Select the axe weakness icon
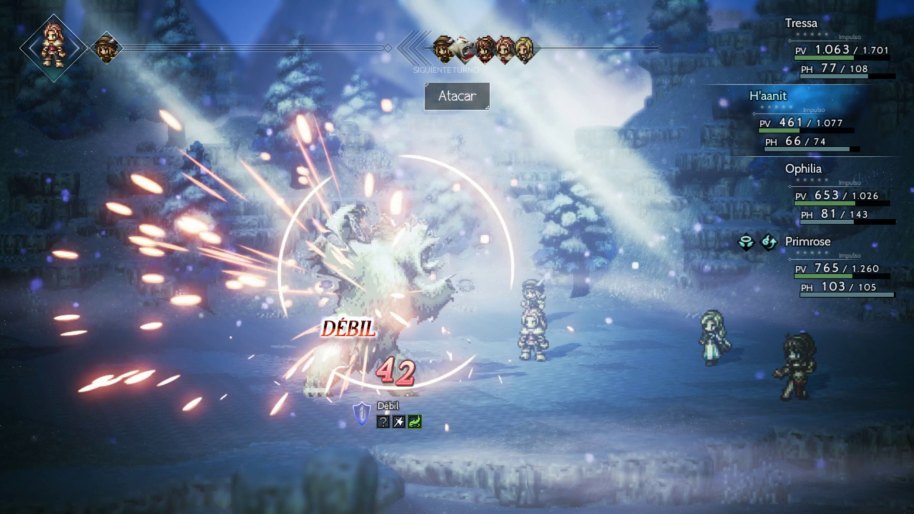This screenshot has width=914, height=514. click(398, 422)
